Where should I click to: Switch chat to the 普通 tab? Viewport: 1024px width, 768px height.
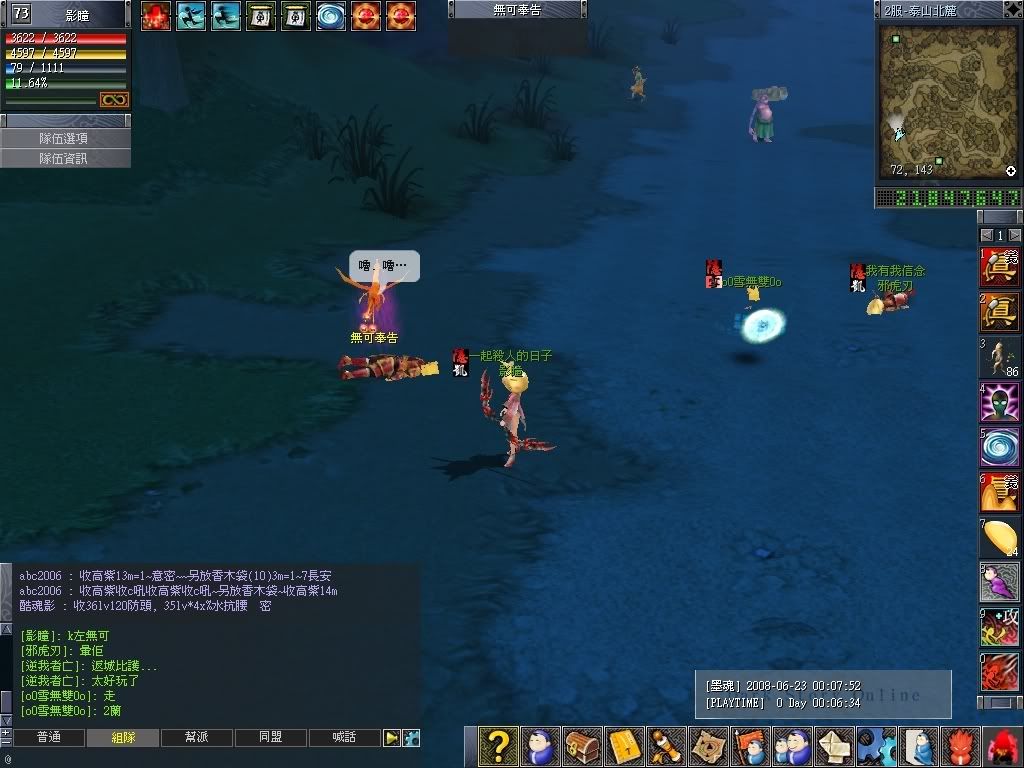pyautogui.click(x=48, y=737)
